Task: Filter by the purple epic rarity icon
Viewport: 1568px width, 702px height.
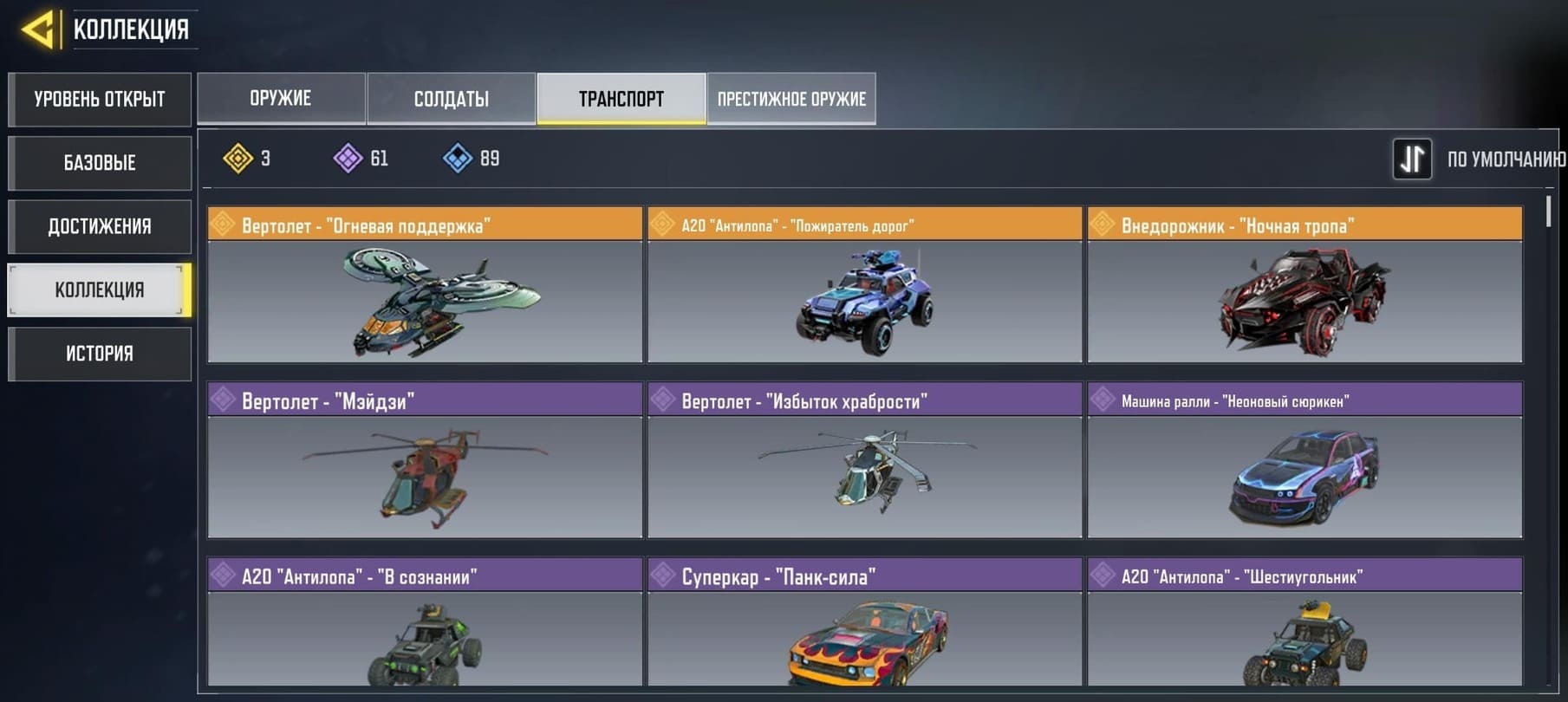Action: [348, 159]
